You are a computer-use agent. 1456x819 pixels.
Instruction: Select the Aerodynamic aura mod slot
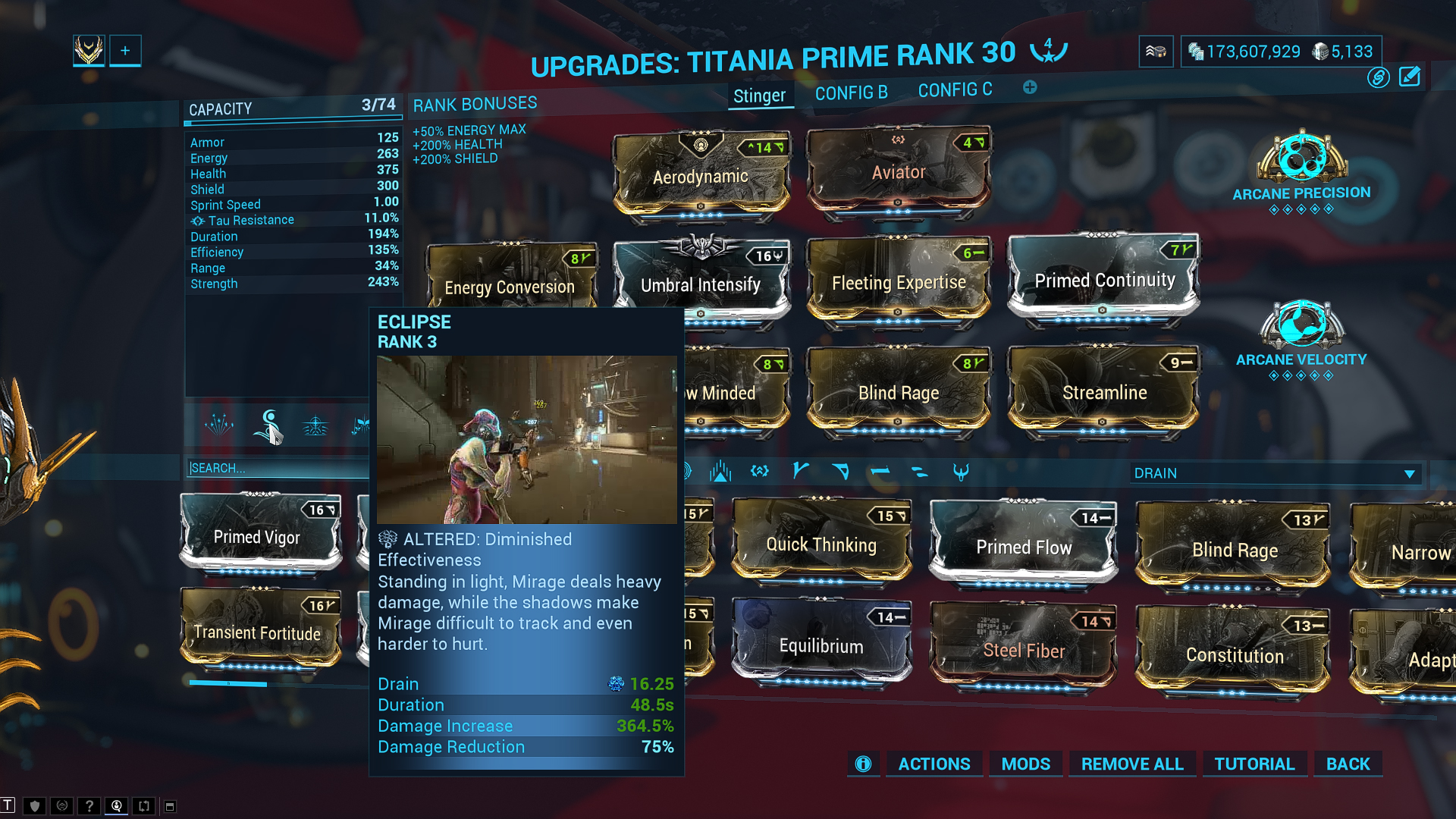pyautogui.click(x=701, y=176)
